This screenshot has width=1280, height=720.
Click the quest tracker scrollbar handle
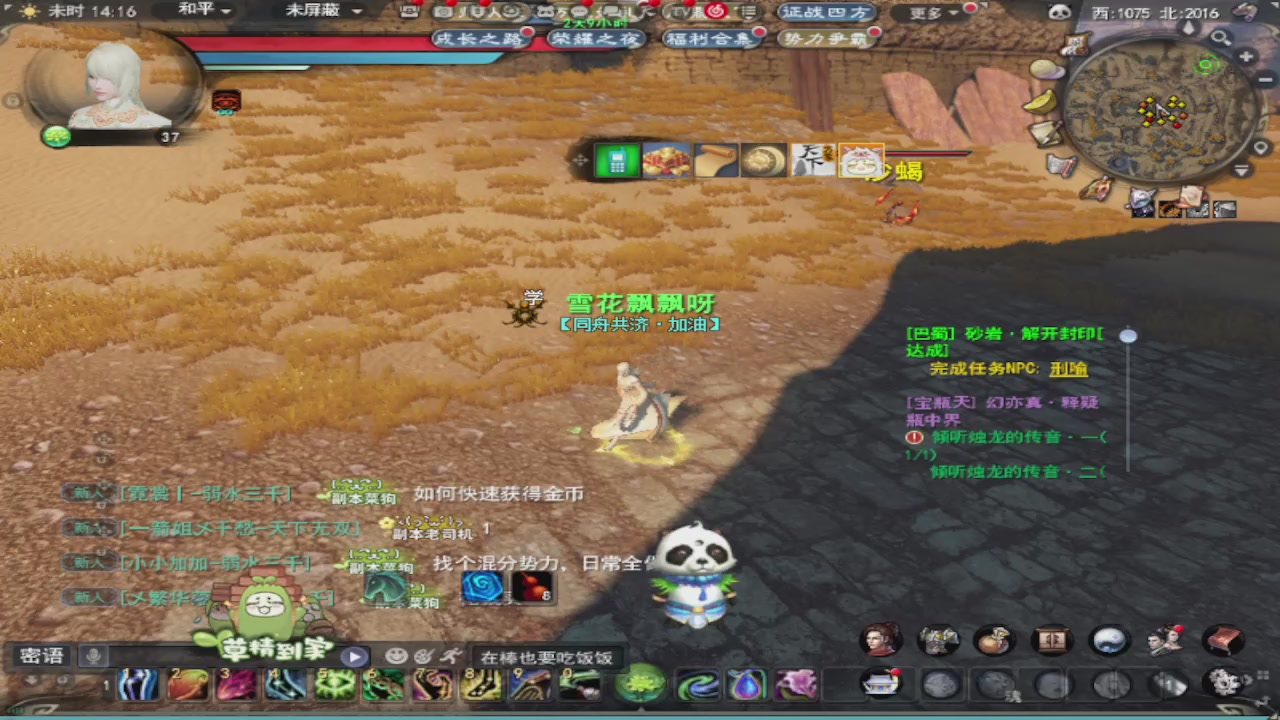1128,337
